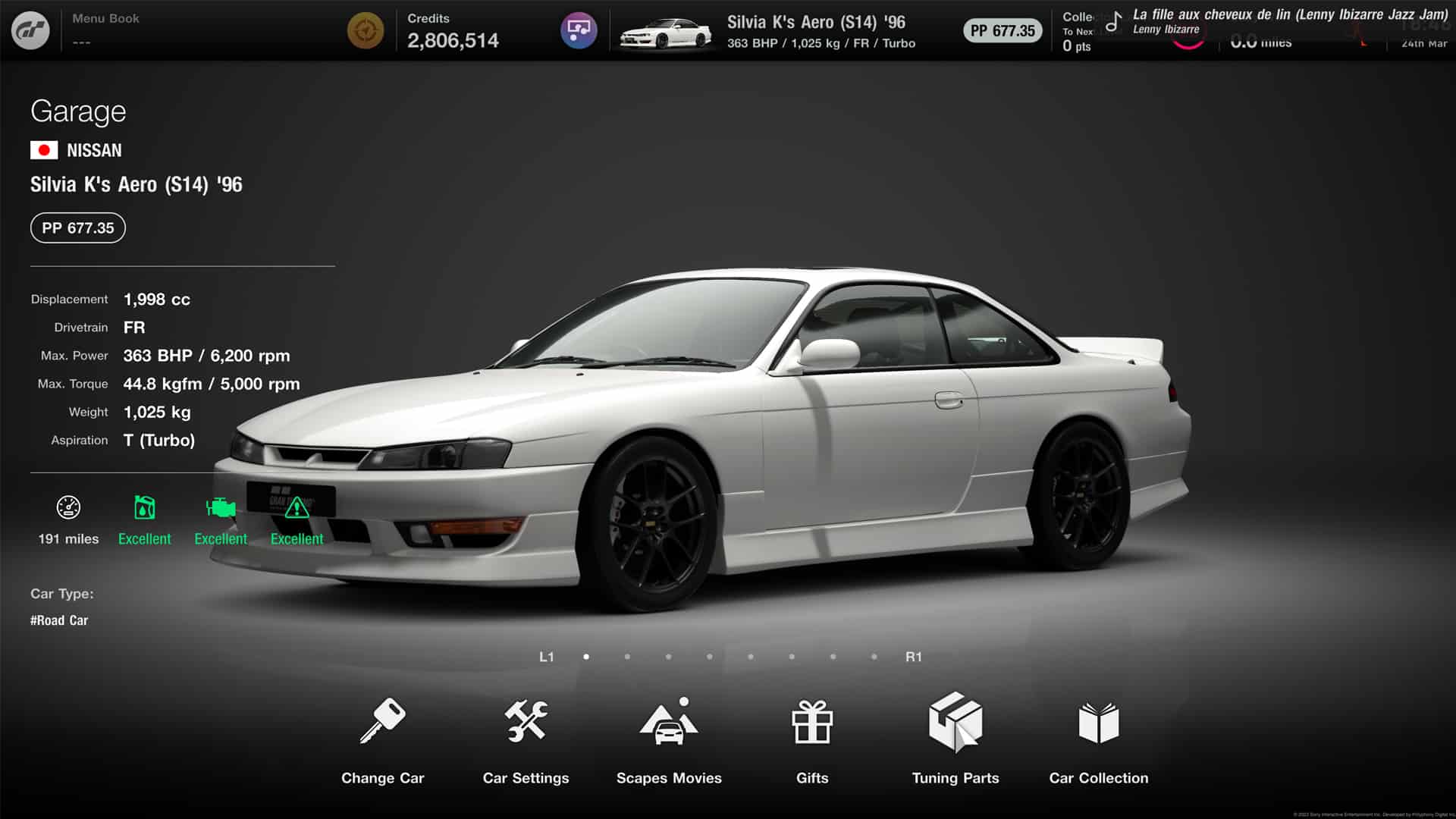1456x819 pixels.
Task: Click the purple Music Rally icon
Action: (x=579, y=30)
